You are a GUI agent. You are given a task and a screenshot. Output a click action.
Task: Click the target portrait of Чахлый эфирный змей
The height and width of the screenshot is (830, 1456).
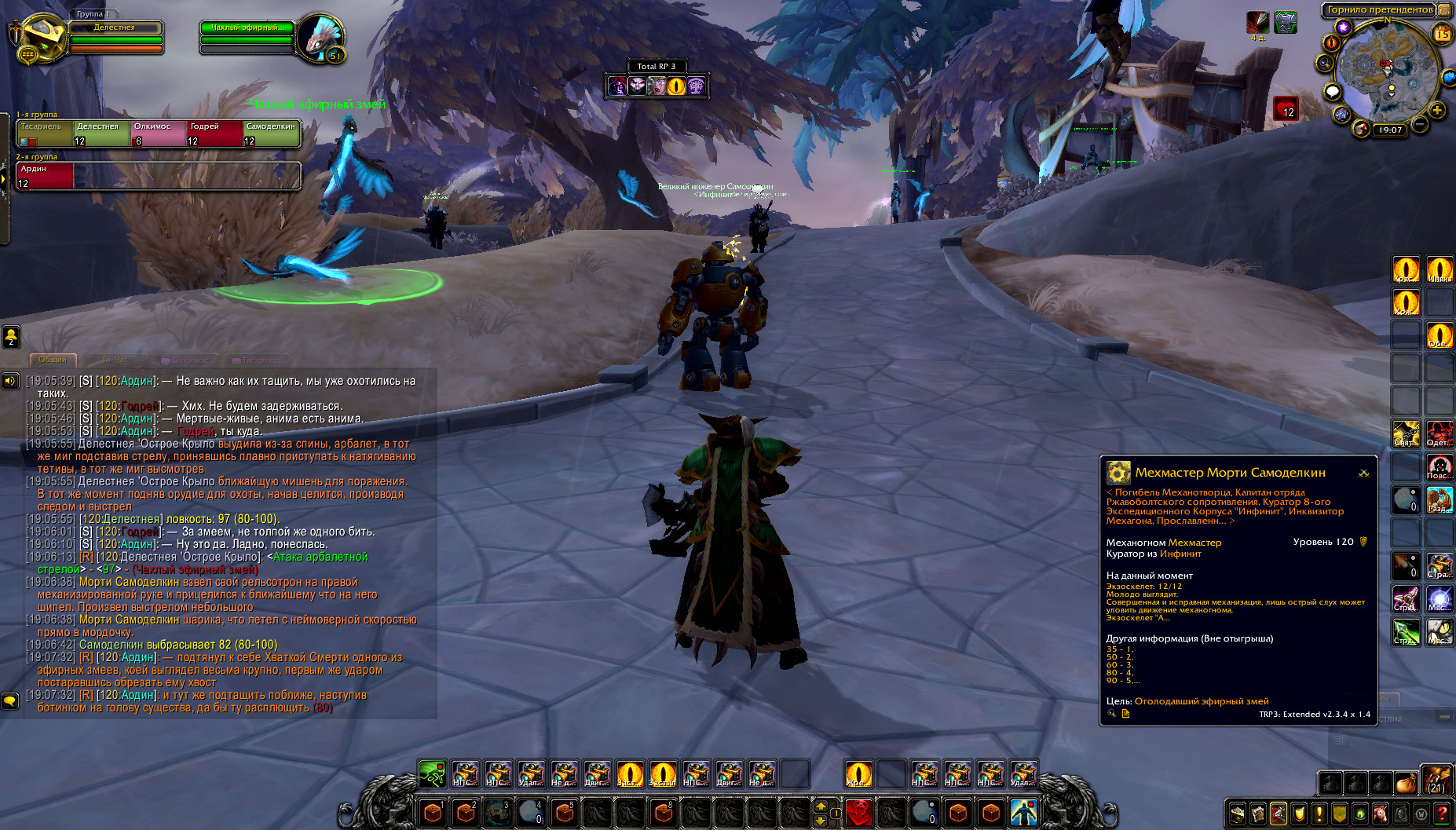319,38
